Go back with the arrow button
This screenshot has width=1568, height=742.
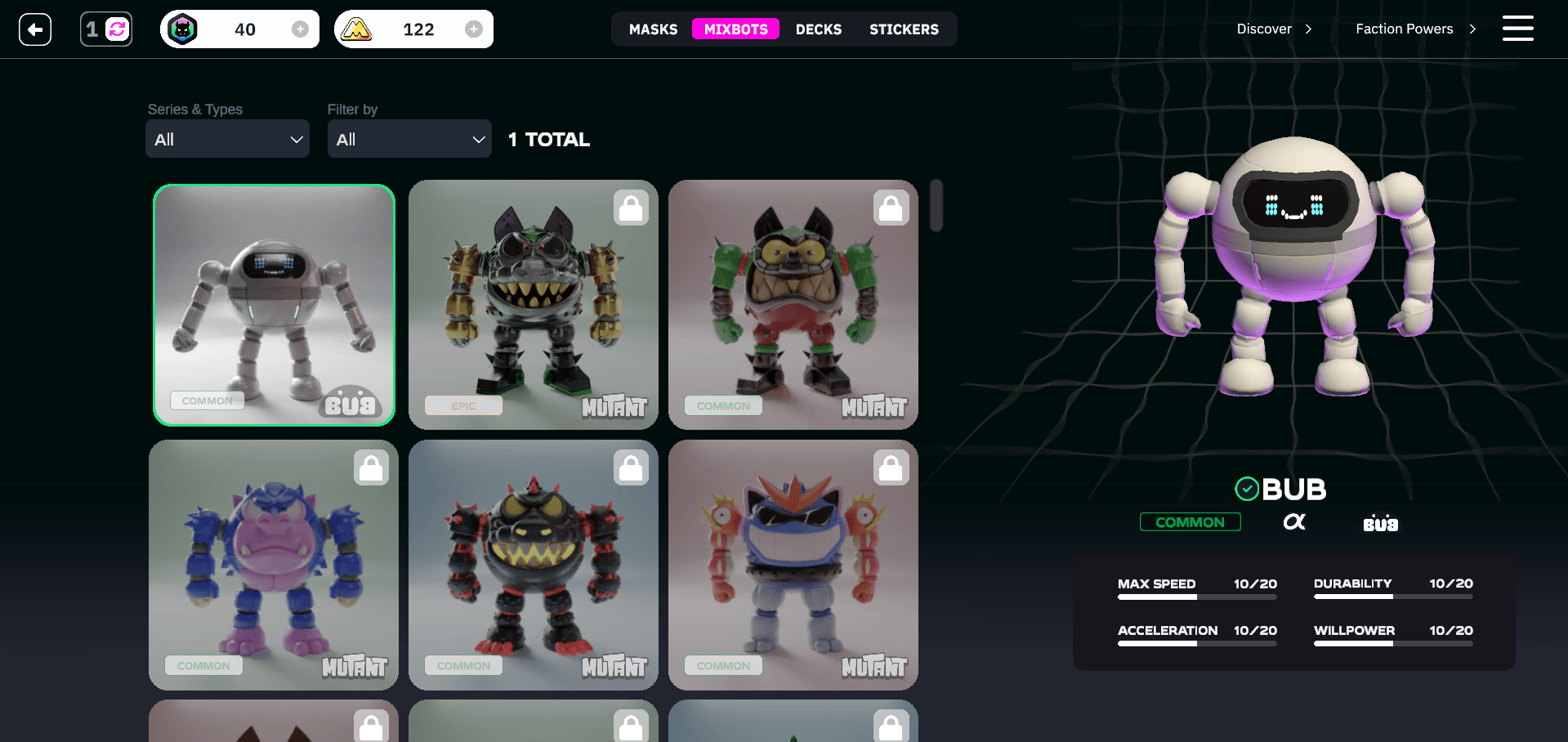[35, 30]
